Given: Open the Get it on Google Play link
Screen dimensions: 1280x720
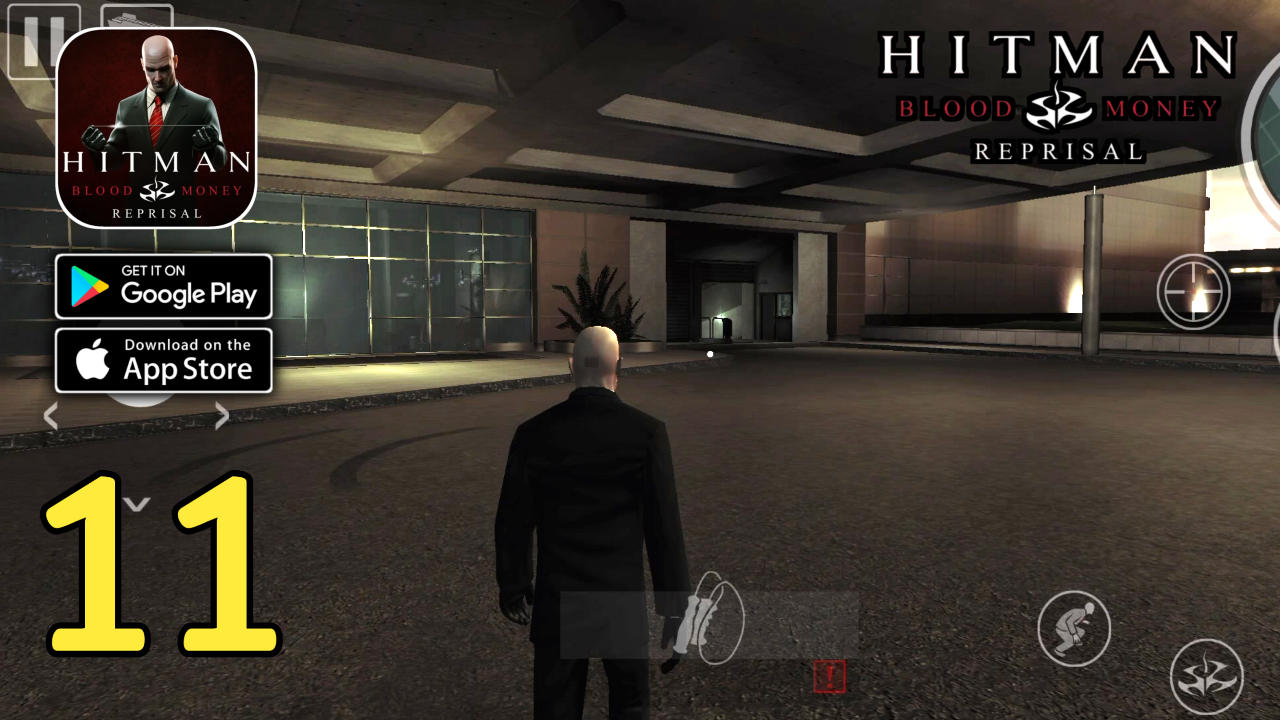Looking at the screenshot, I should [163, 287].
